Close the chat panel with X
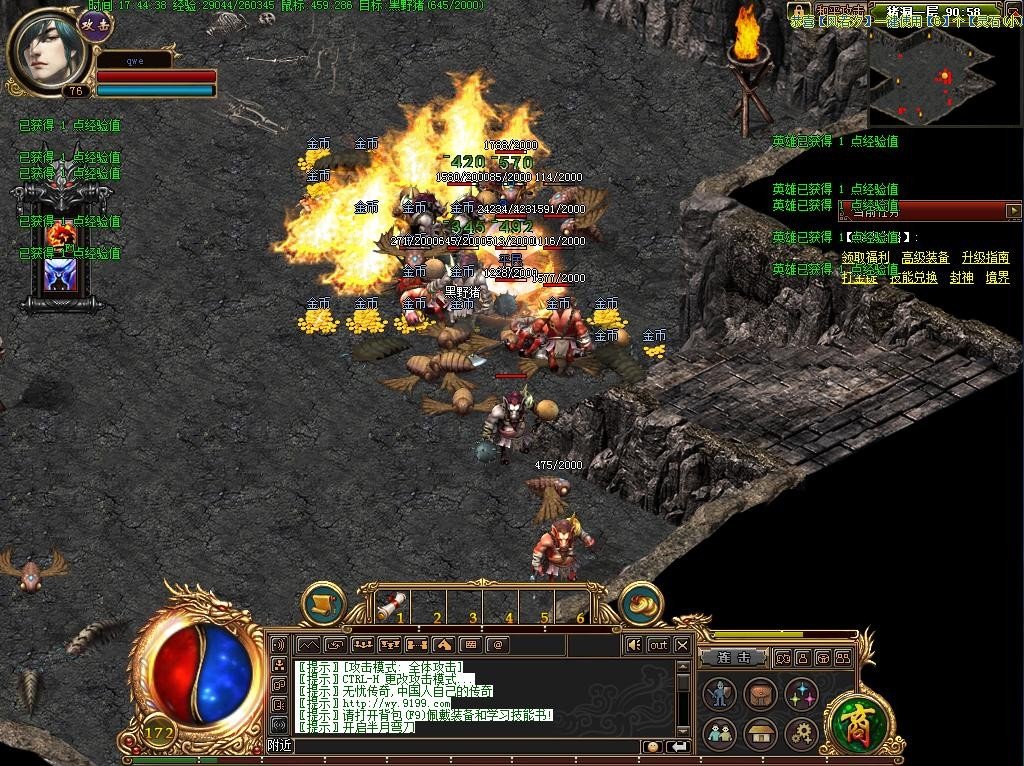1024x766 pixels. pos(682,645)
